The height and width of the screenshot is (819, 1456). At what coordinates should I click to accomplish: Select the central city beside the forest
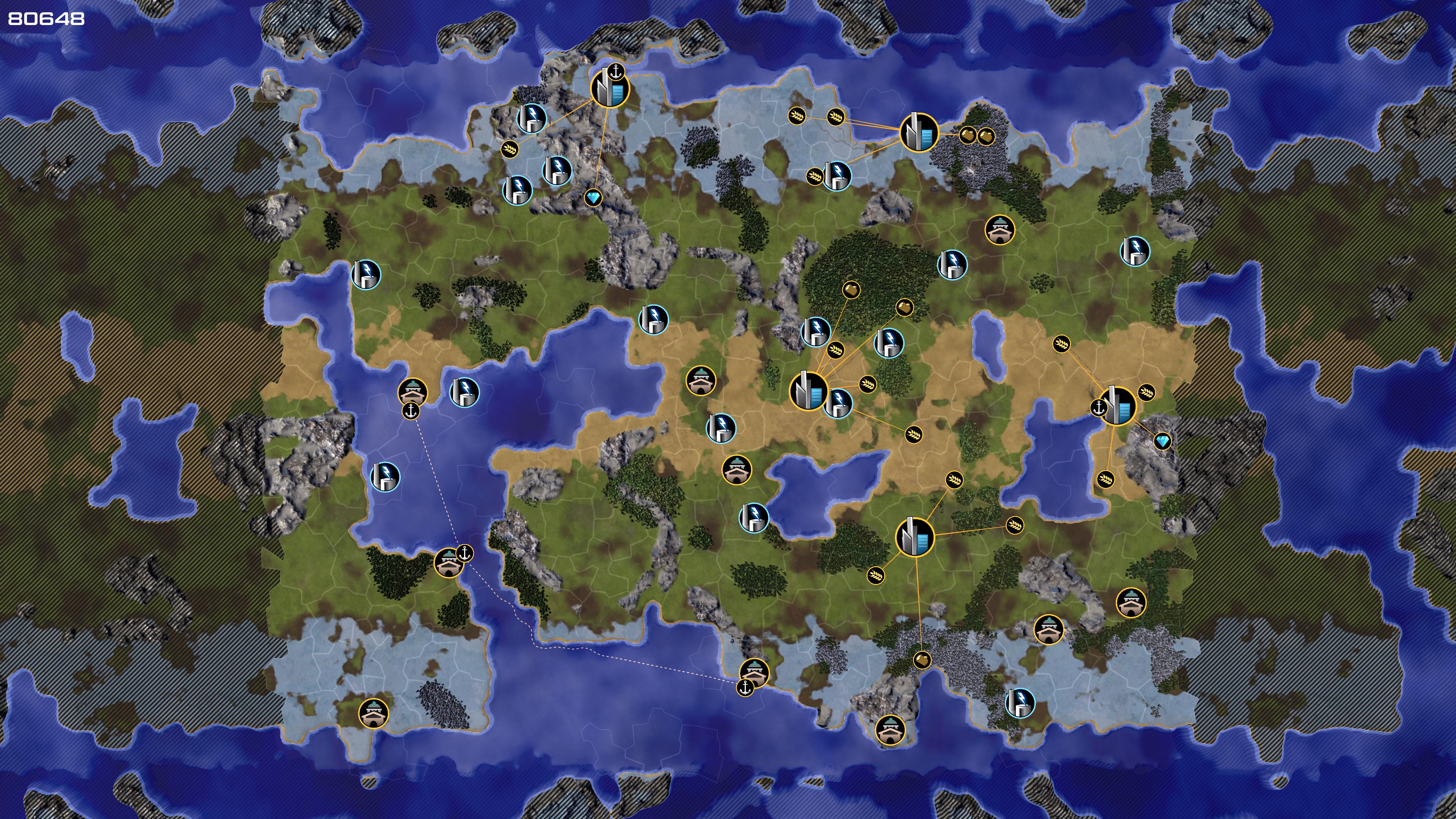tap(808, 391)
